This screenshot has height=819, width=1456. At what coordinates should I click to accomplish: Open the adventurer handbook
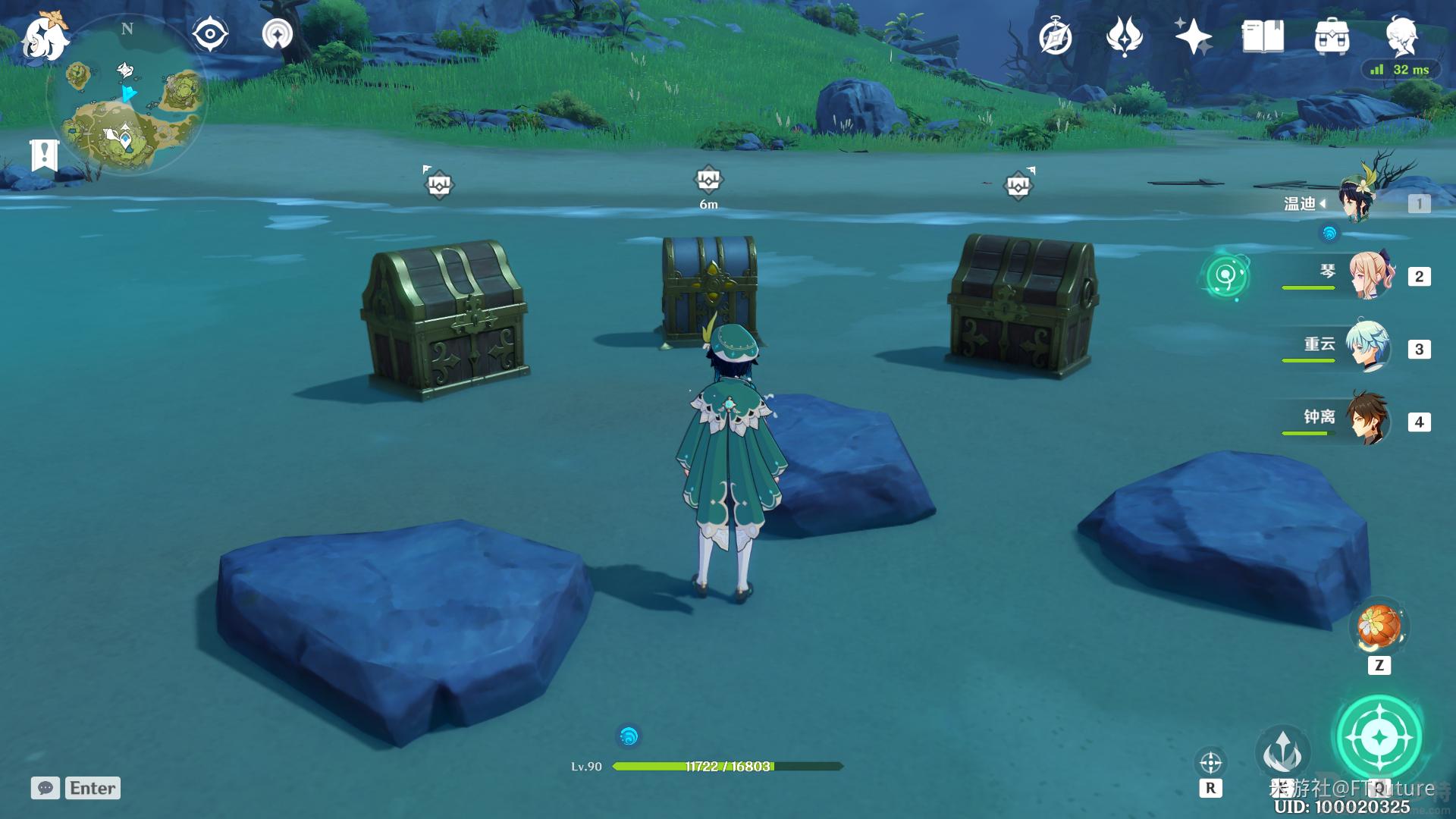coord(1263,36)
